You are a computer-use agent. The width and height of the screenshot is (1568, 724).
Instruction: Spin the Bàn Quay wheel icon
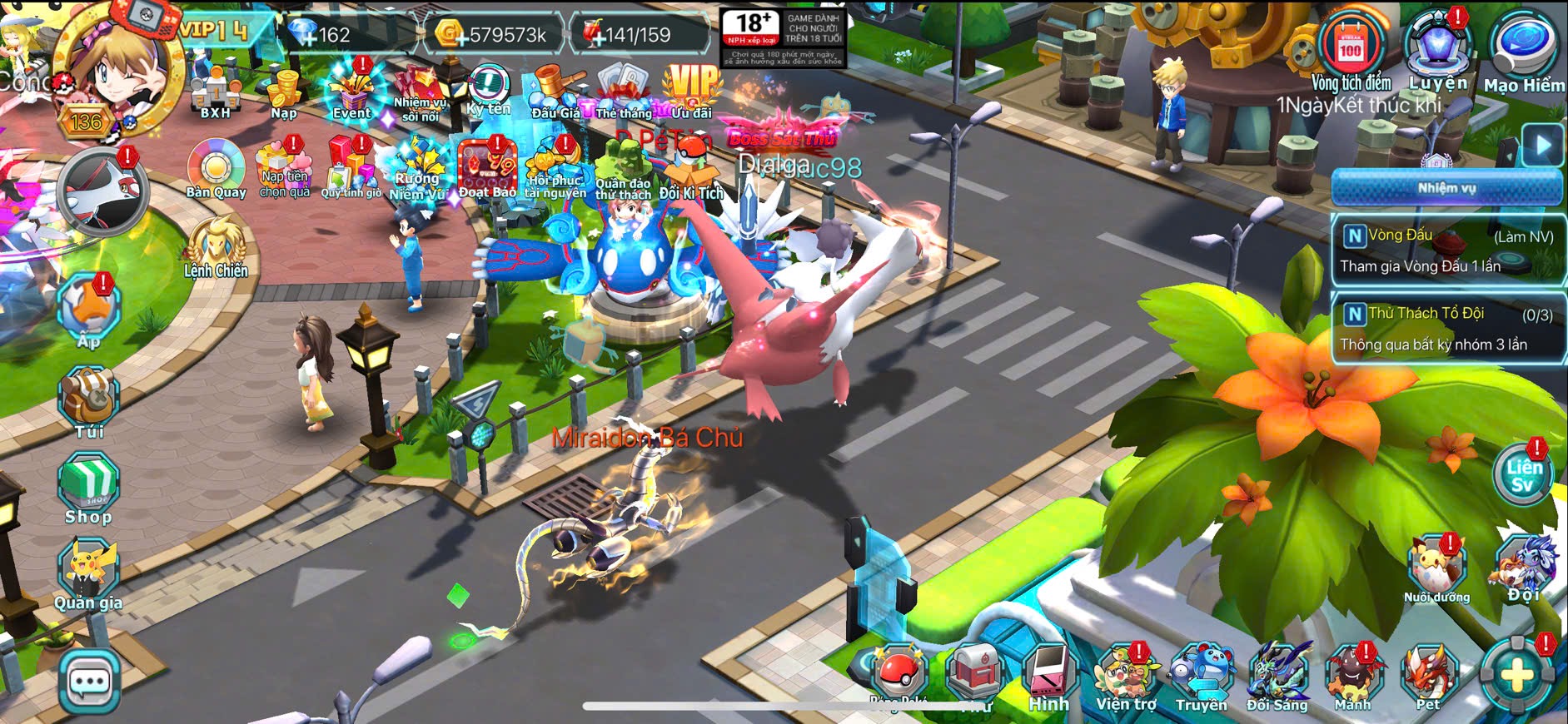click(216, 170)
